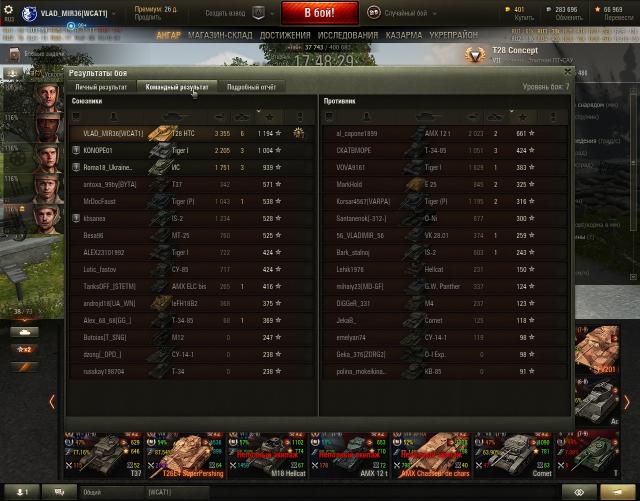640x501 pixels.
Task: Close the battle results window
Action: click(x=568, y=71)
